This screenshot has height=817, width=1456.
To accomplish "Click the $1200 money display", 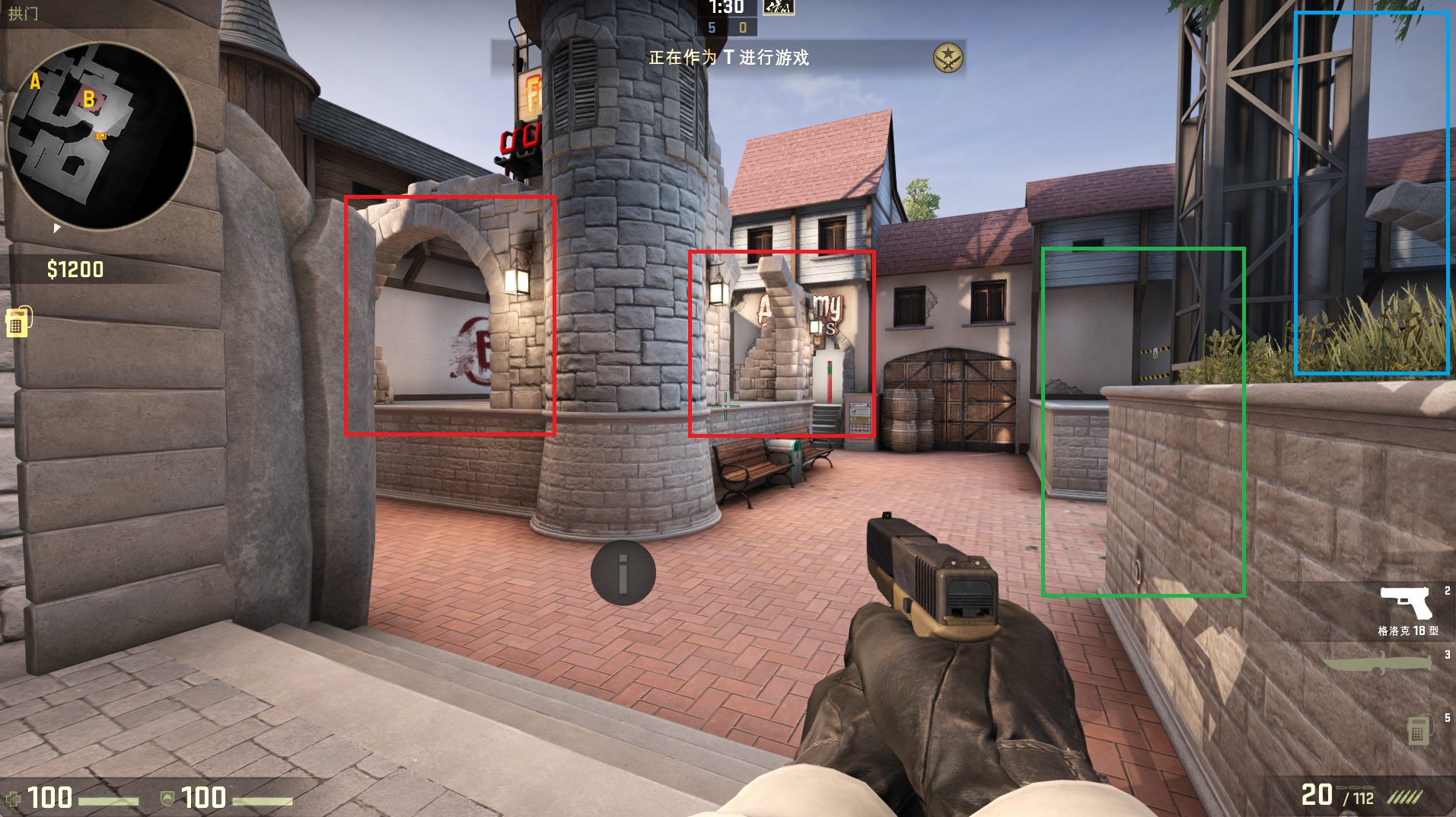I will [x=75, y=268].
